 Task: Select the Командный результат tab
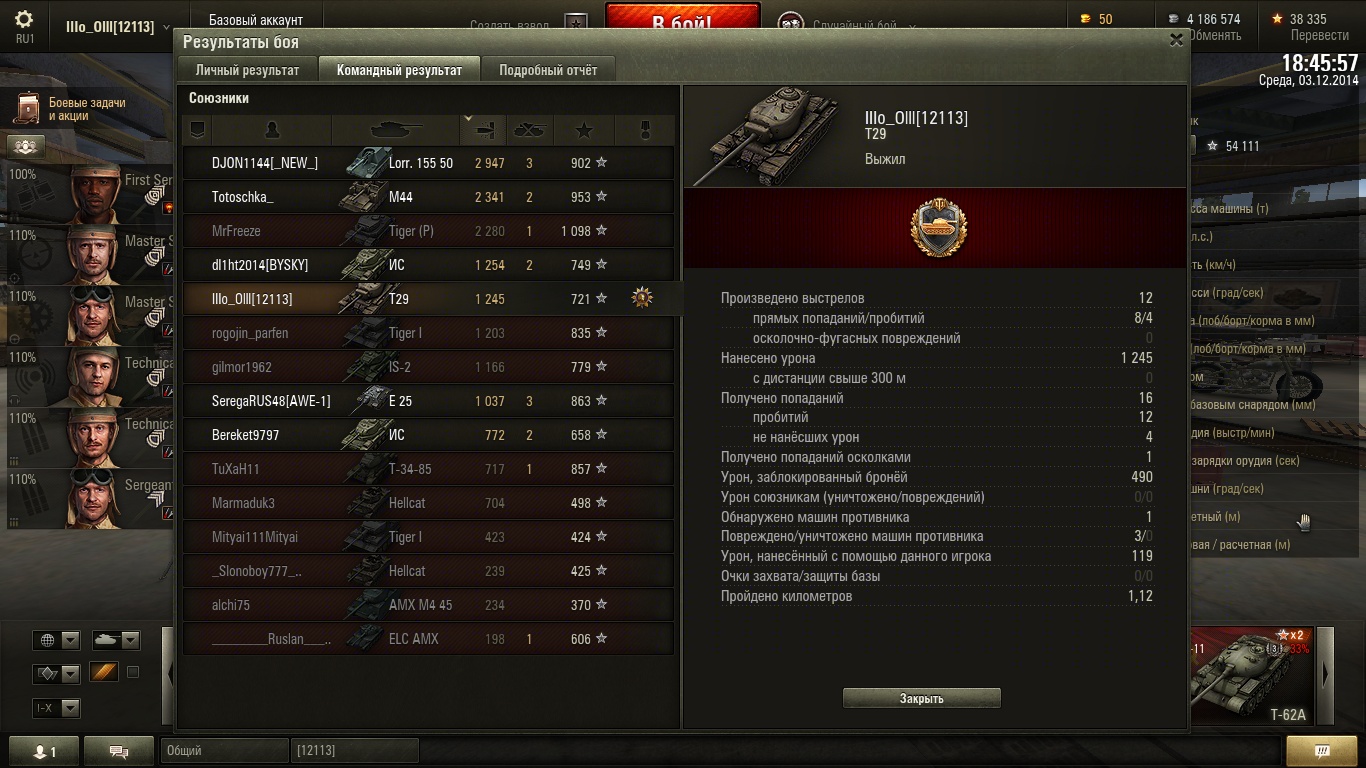point(399,70)
